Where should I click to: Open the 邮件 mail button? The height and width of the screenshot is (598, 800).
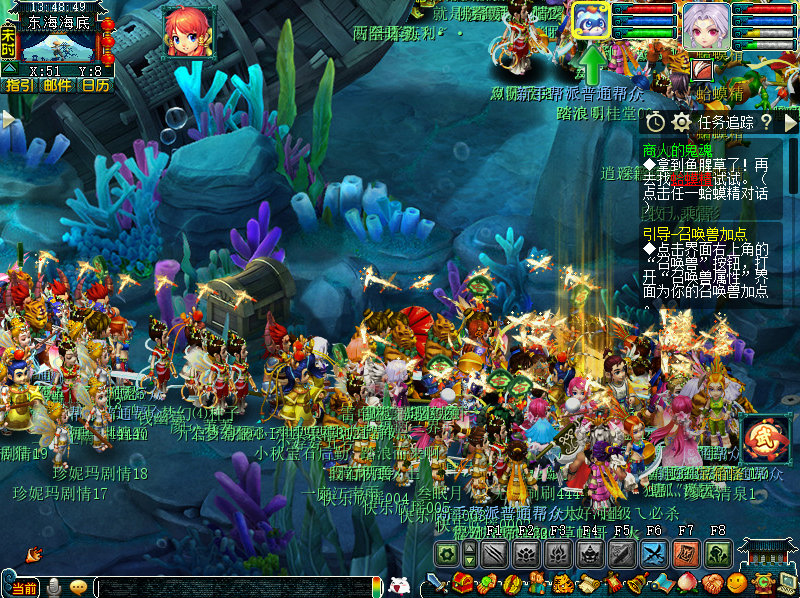point(57,85)
